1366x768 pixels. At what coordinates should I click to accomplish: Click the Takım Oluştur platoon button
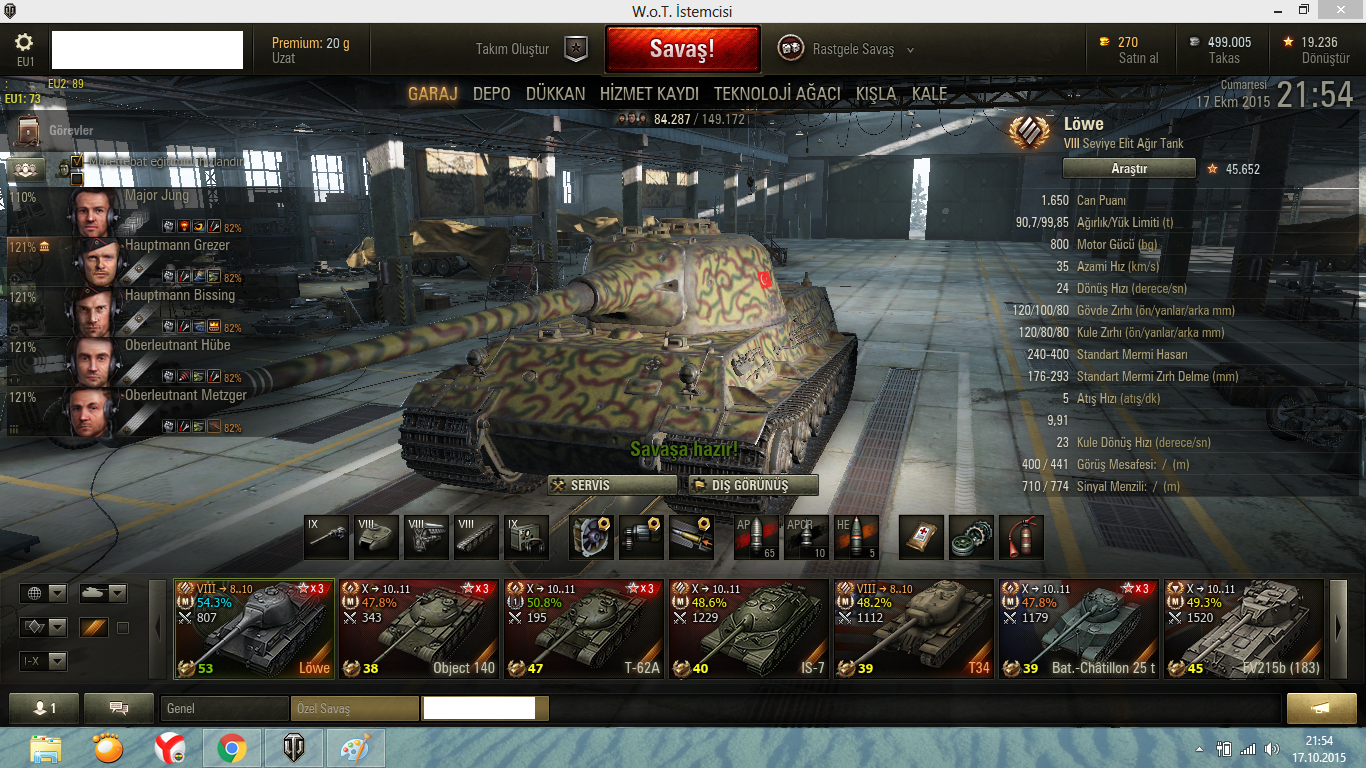pyautogui.click(x=531, y=49)
